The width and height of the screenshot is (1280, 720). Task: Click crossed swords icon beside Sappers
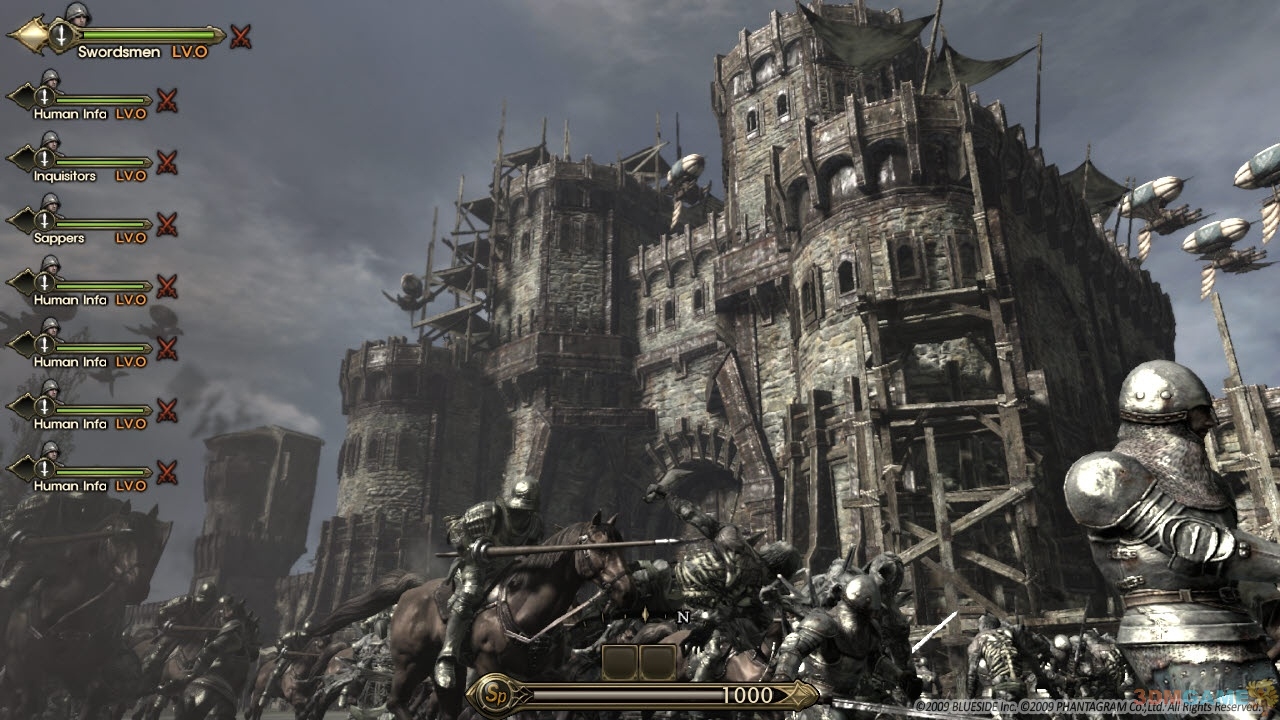167,224
